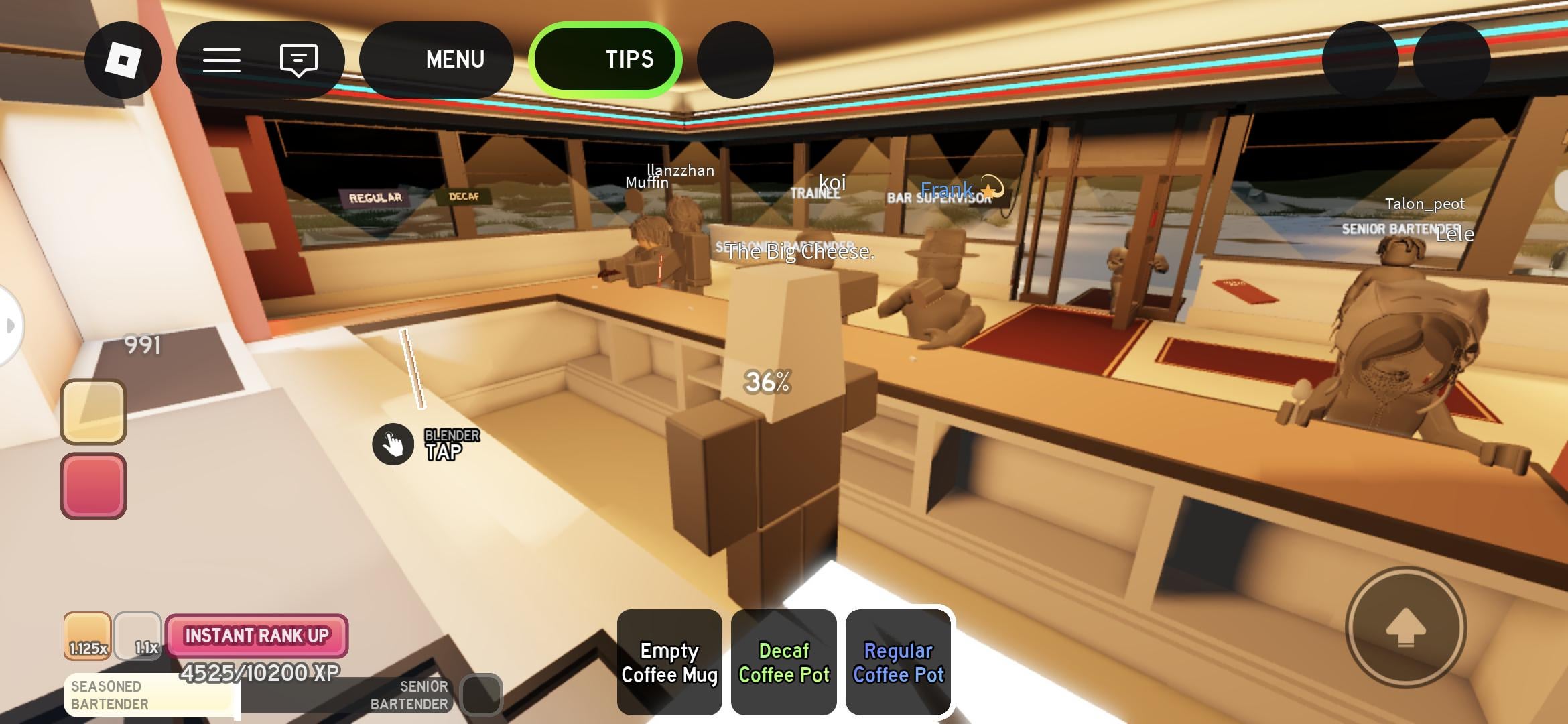The image size is (1568, 724).
Task: Expand the left edge side panel arrow
Action: point(9,326)
